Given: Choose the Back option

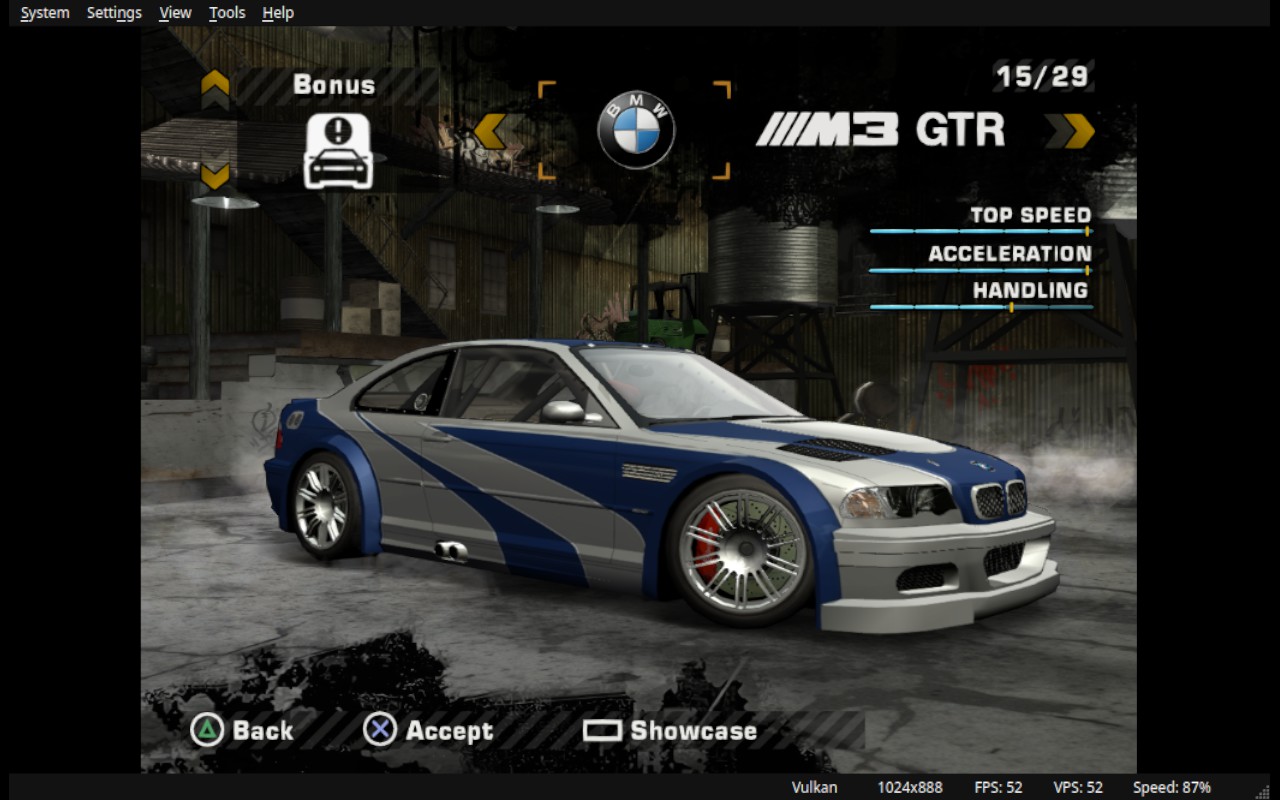Looking at the screenshot, I should coord(243,731).
